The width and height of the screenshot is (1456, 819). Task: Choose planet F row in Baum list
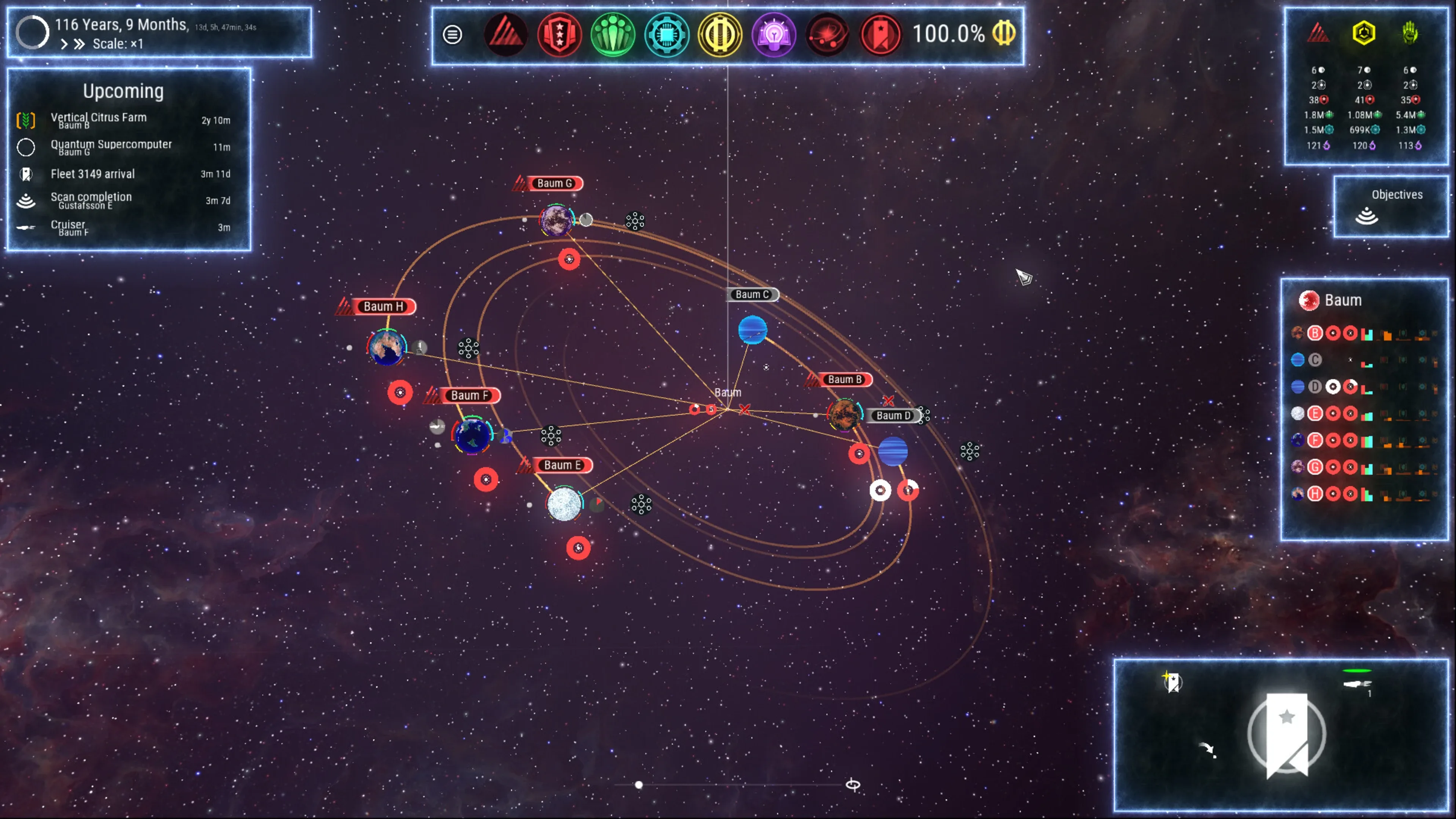point(1315,440)
